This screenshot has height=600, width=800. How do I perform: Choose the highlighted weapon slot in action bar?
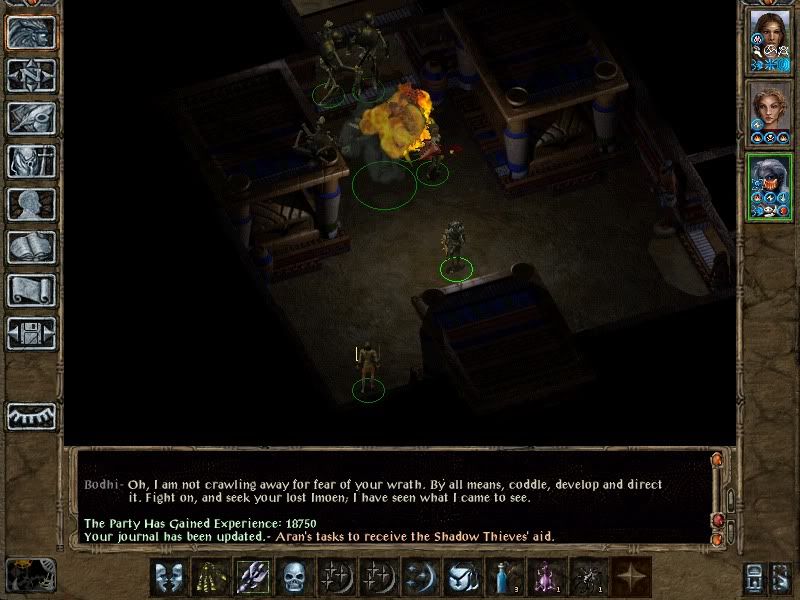[251, 577]
